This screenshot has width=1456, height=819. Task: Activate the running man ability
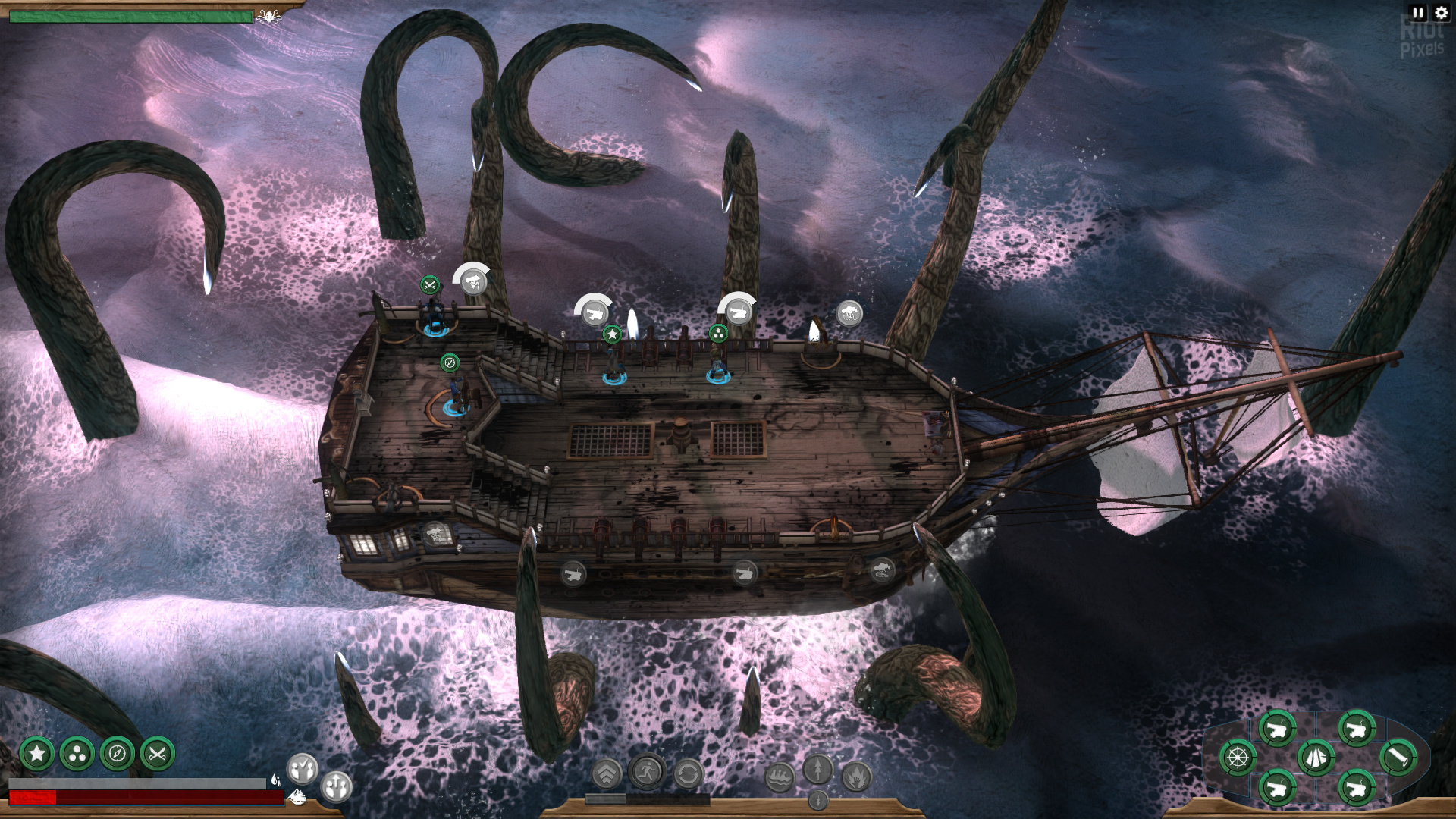(x=647, y=773)
